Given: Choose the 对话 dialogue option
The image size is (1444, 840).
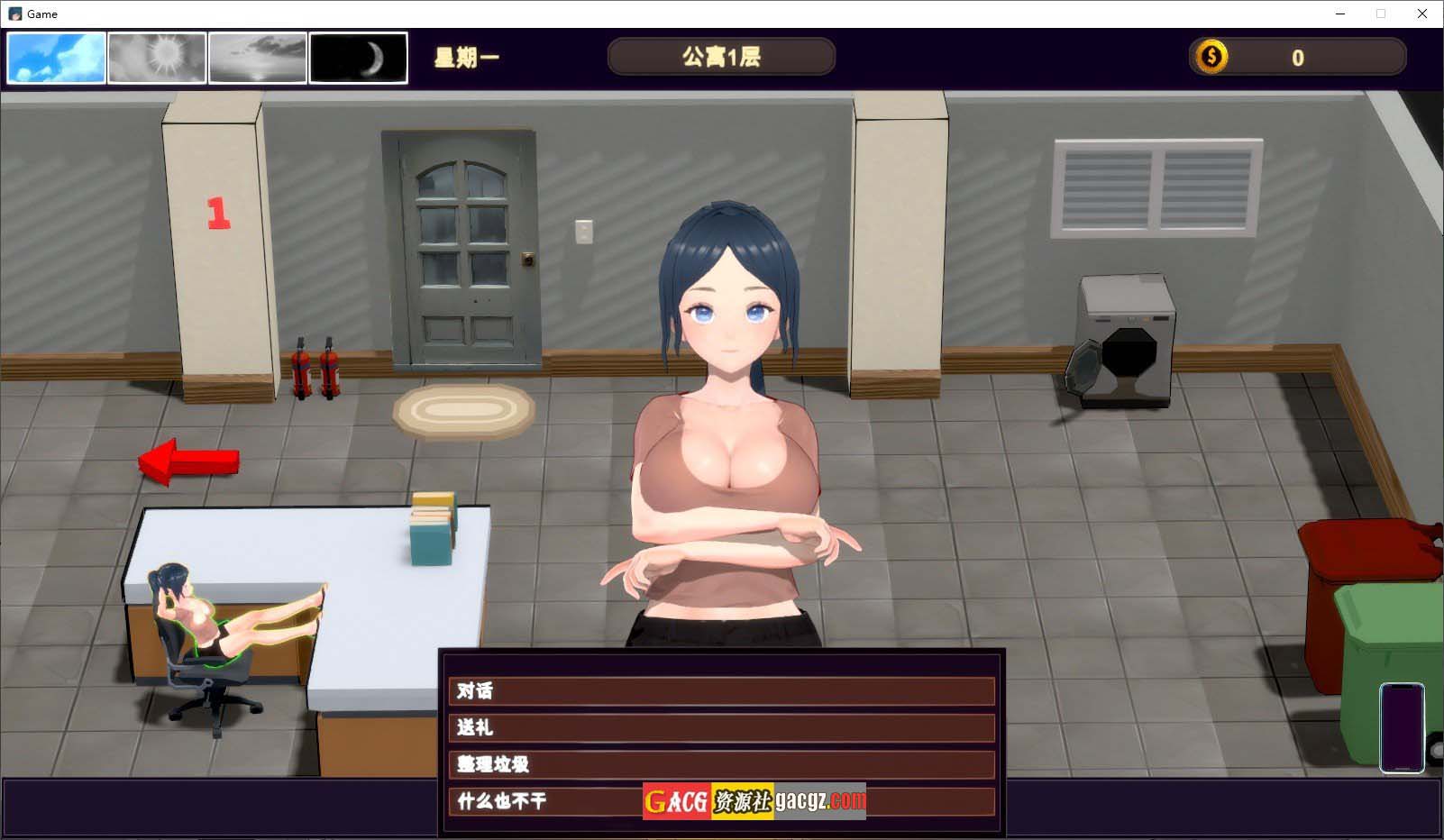Looking at the screenshot, I should pos(721,691).
